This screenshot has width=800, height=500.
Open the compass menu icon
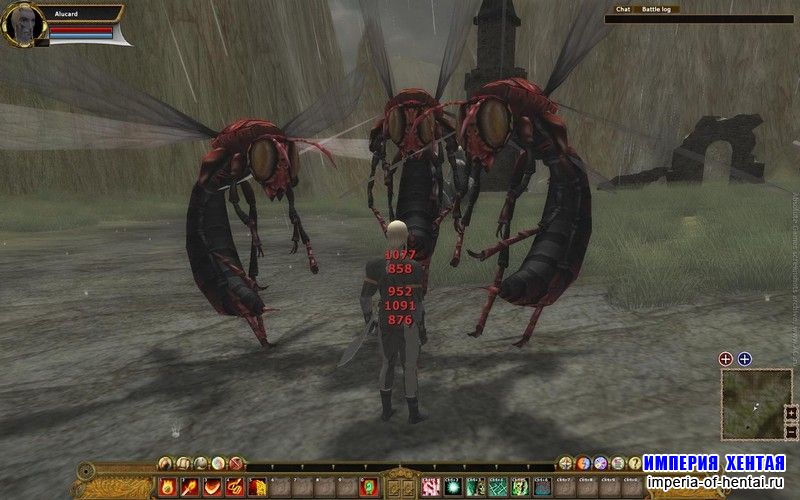point(566,463)
